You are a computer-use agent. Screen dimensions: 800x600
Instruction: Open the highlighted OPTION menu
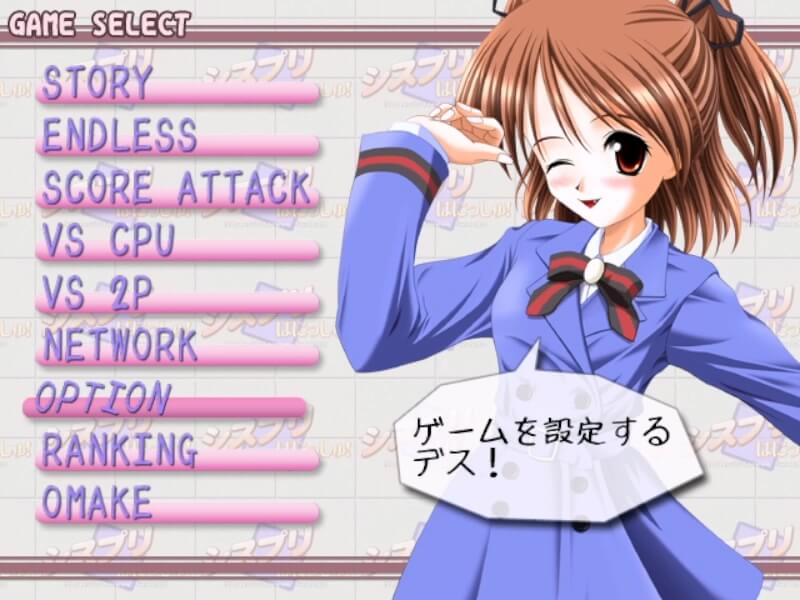point(103,399)
